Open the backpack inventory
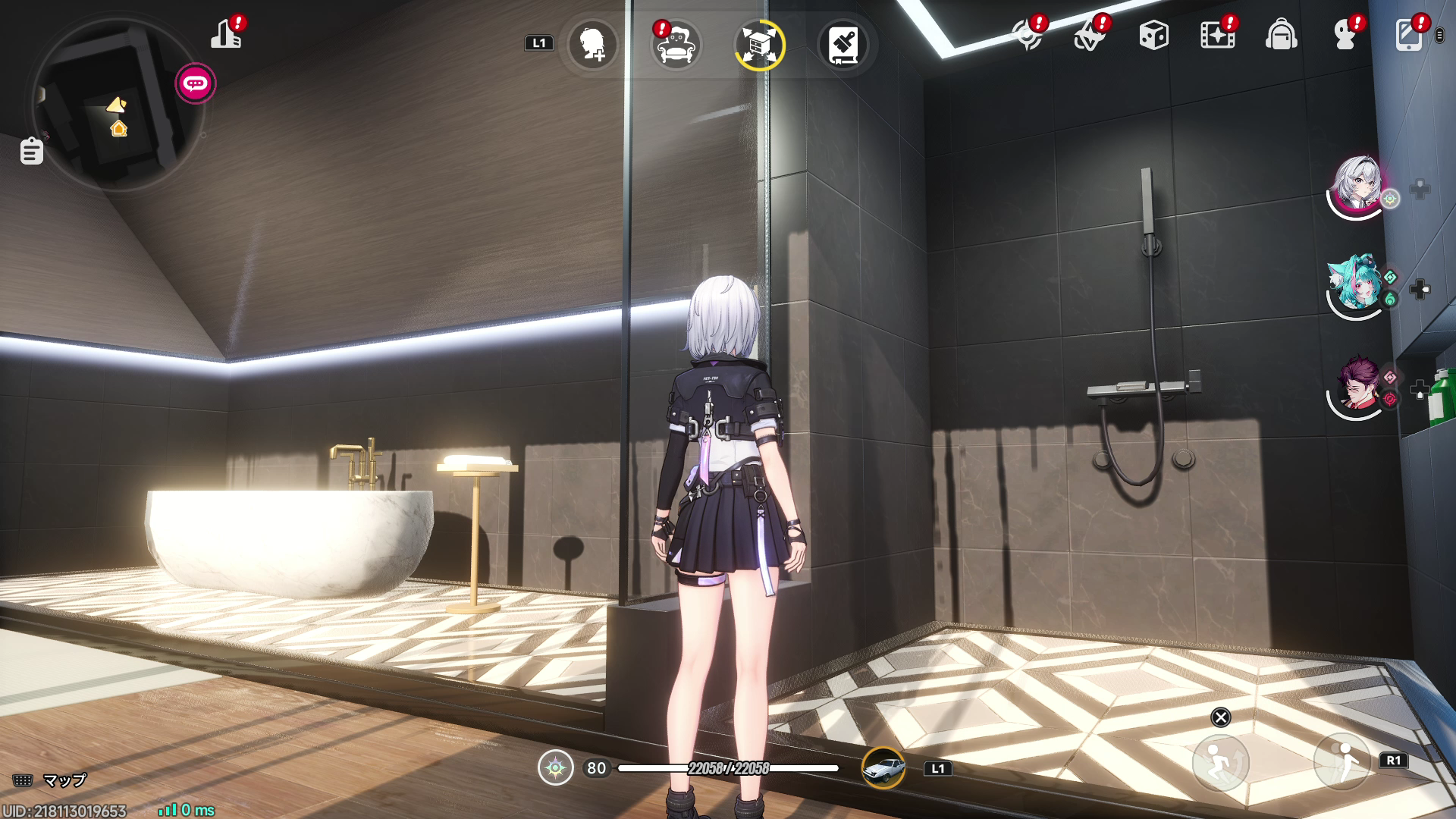1456x819 pixels. click(x=1281, y=36)
